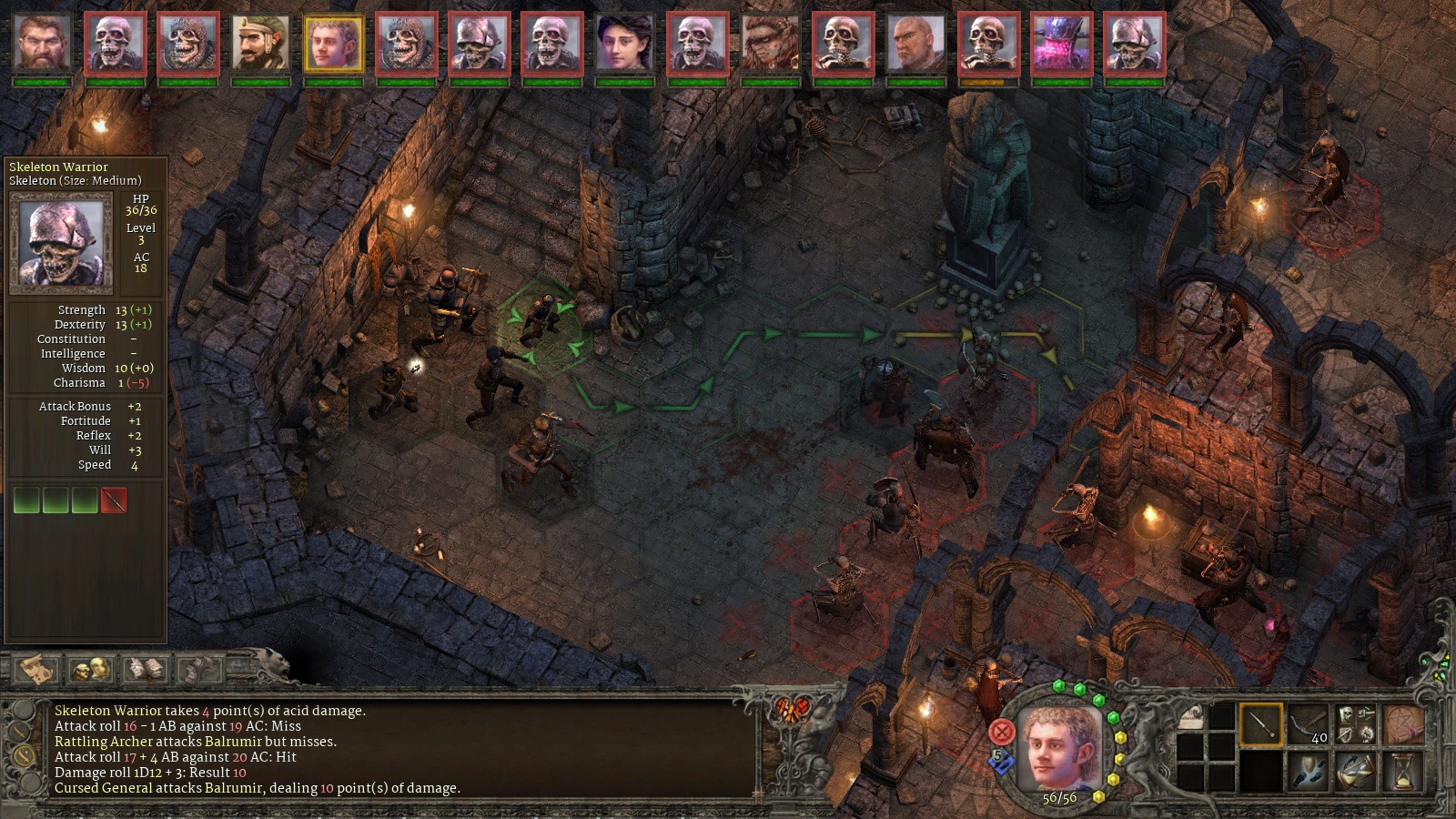The height and width of the screenshot is (819, 1456).
Task: Click the blue diamond showing 5 movement points
Action: coord(999,759)
